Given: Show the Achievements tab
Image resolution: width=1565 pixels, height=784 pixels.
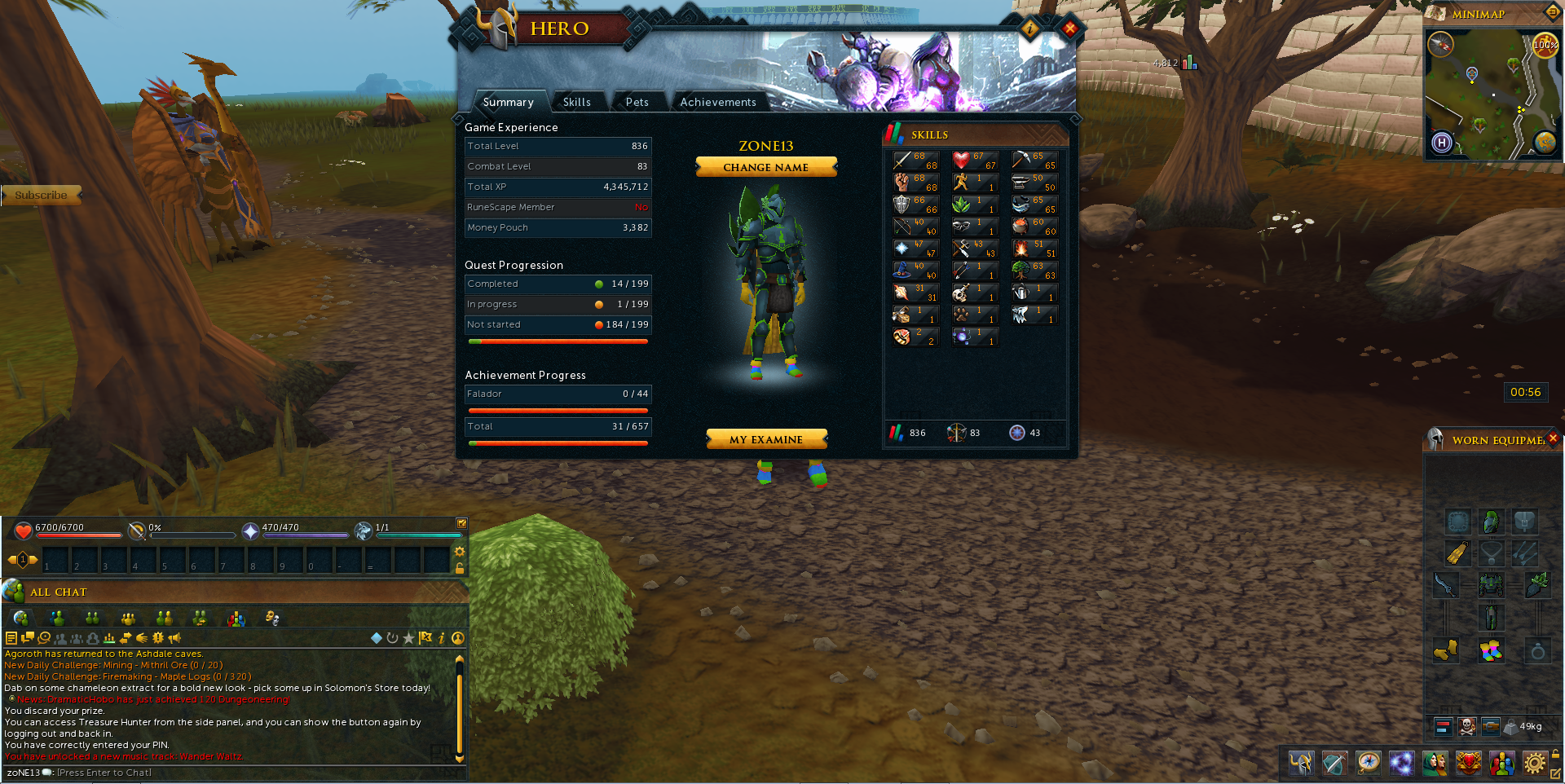Looking at the screenshot, I should pos(718,102).
